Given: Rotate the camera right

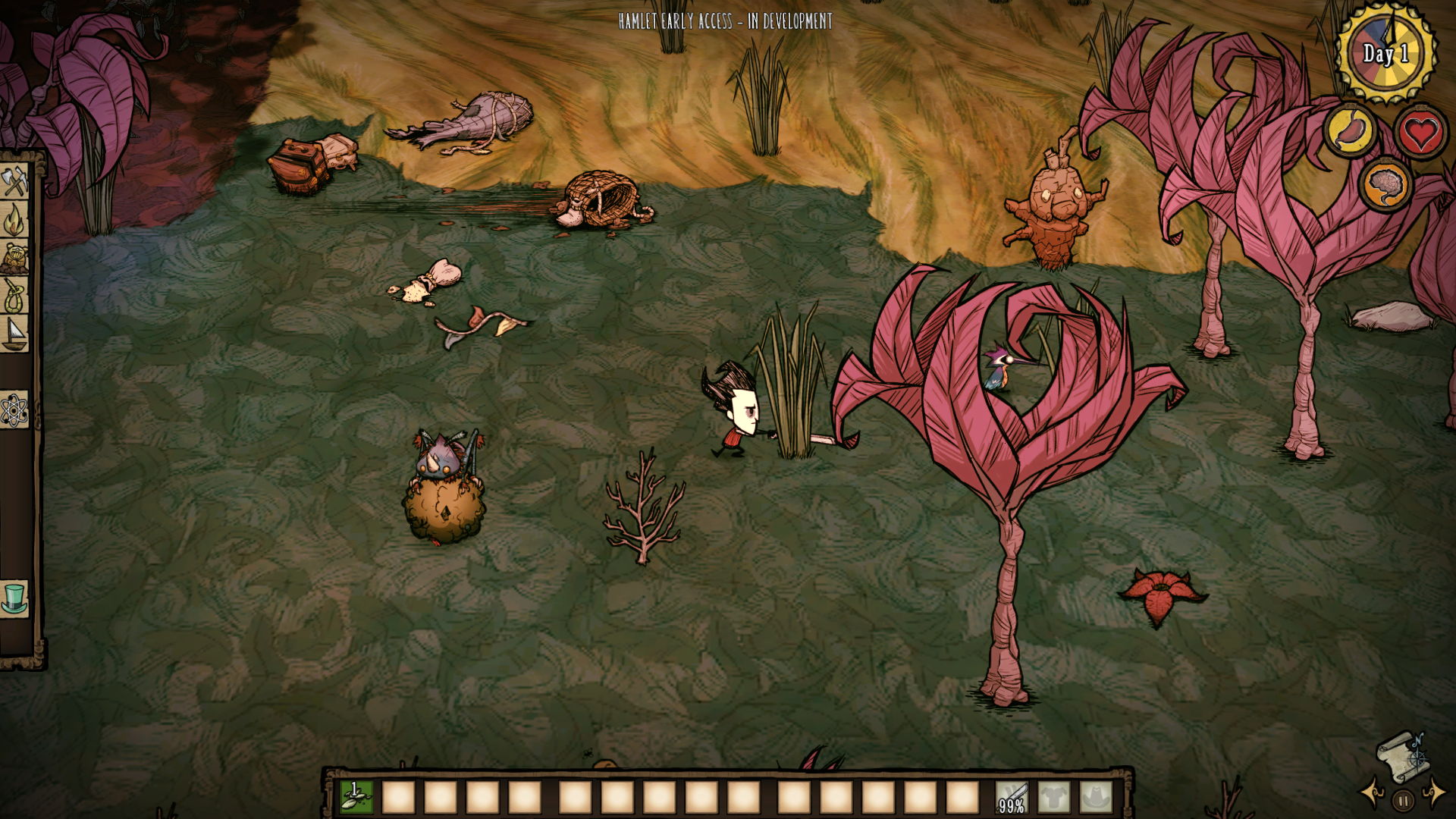Looking at the screenshot, I should pos(1435,793).
